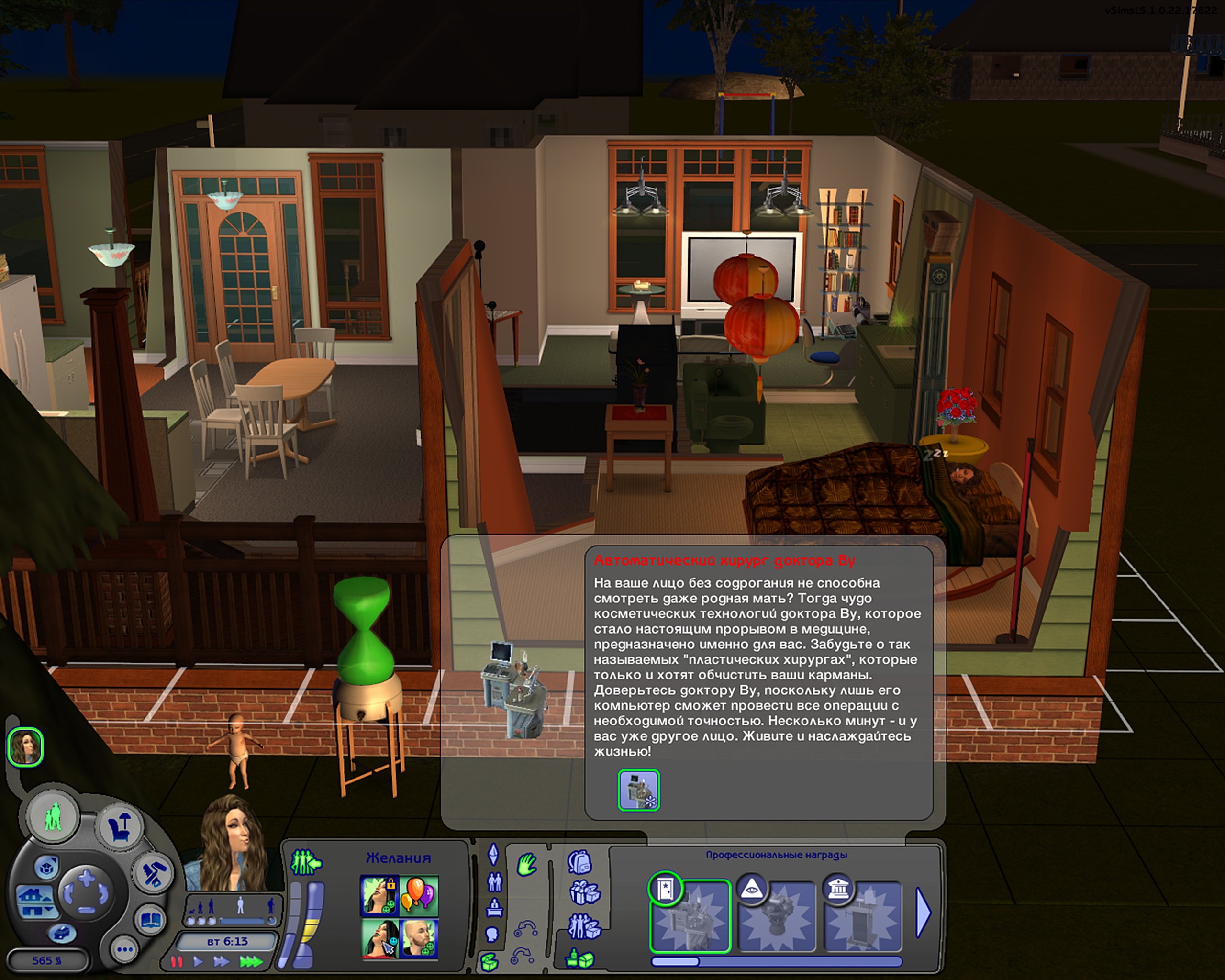Enter Build mode via saw and roller icon

(x=151, y=873)
